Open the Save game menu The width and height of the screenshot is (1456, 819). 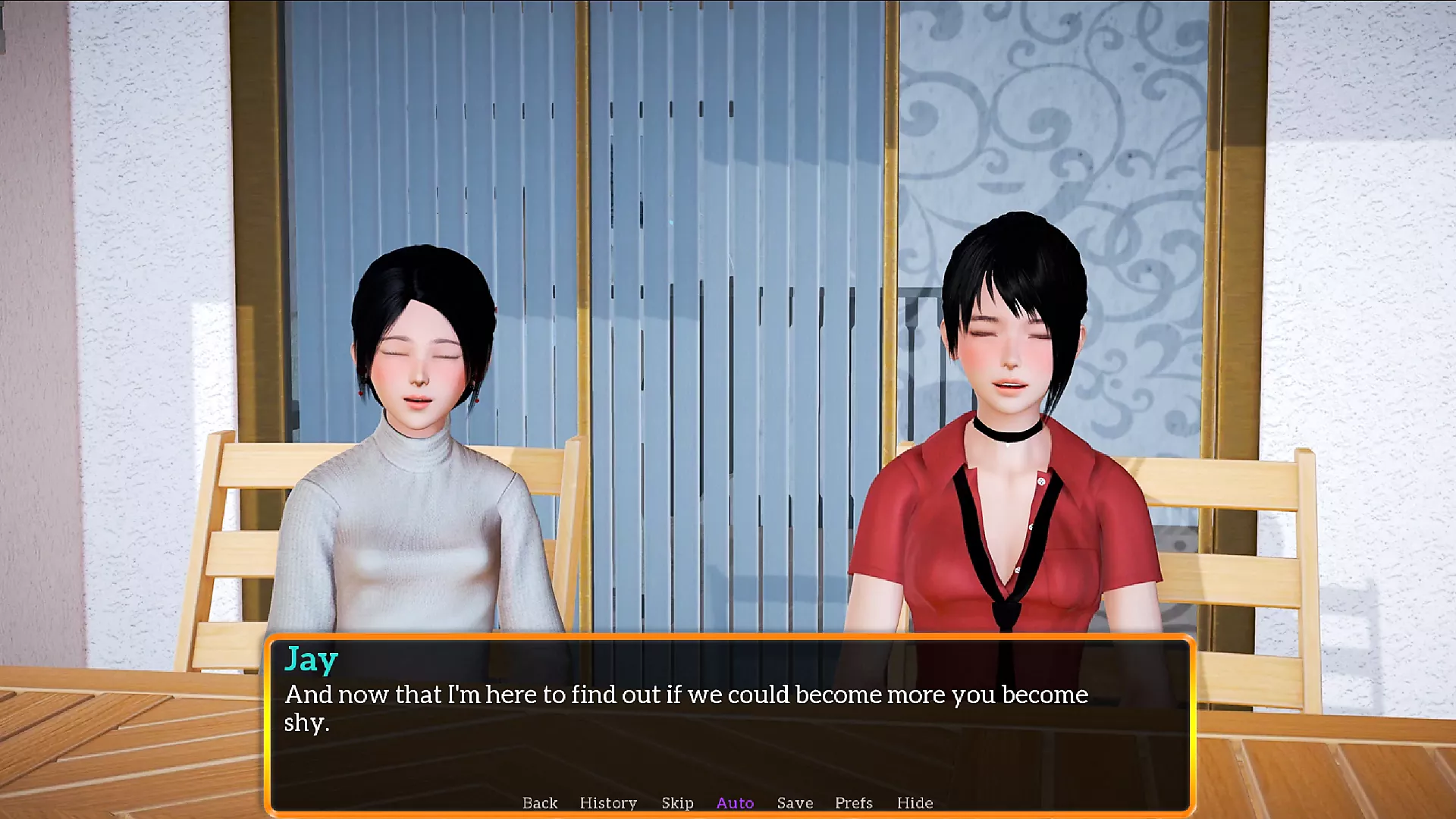(795, 803)
